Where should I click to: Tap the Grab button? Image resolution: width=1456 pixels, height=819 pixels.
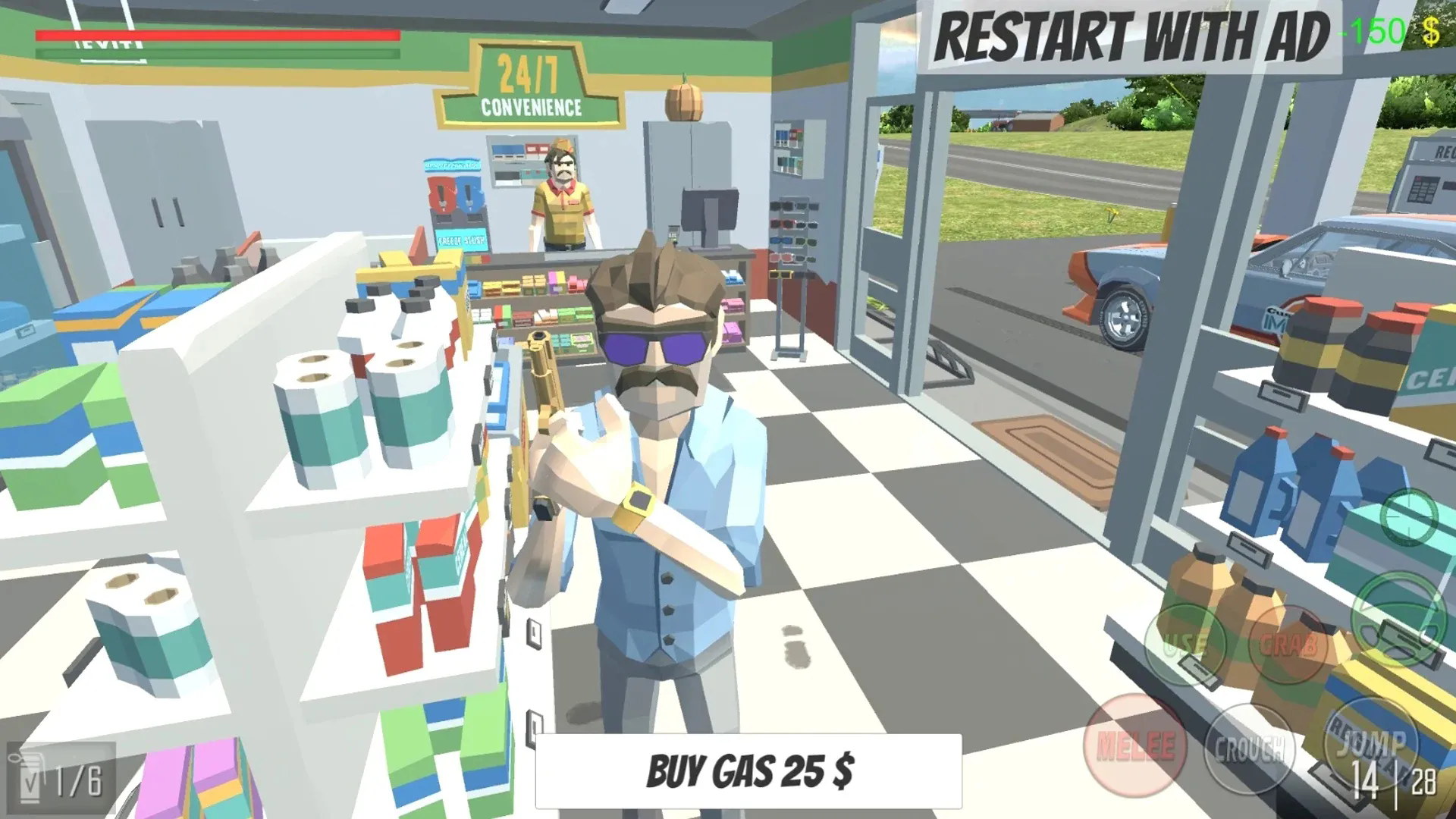point(1288,644)
